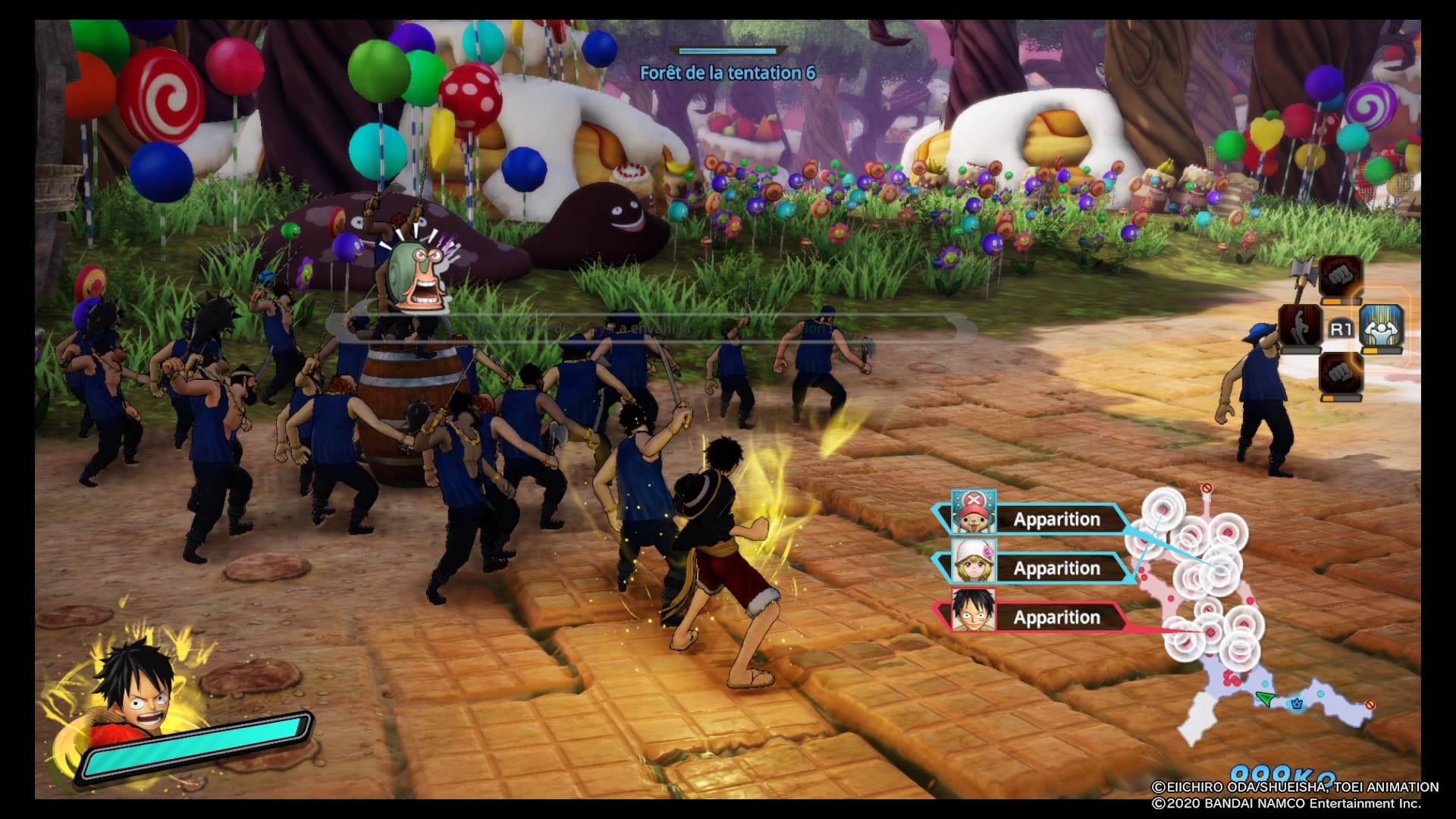Select Carrot's Apparition notification
Screen dimensions: 1456x819
(x=1035, y=568)
